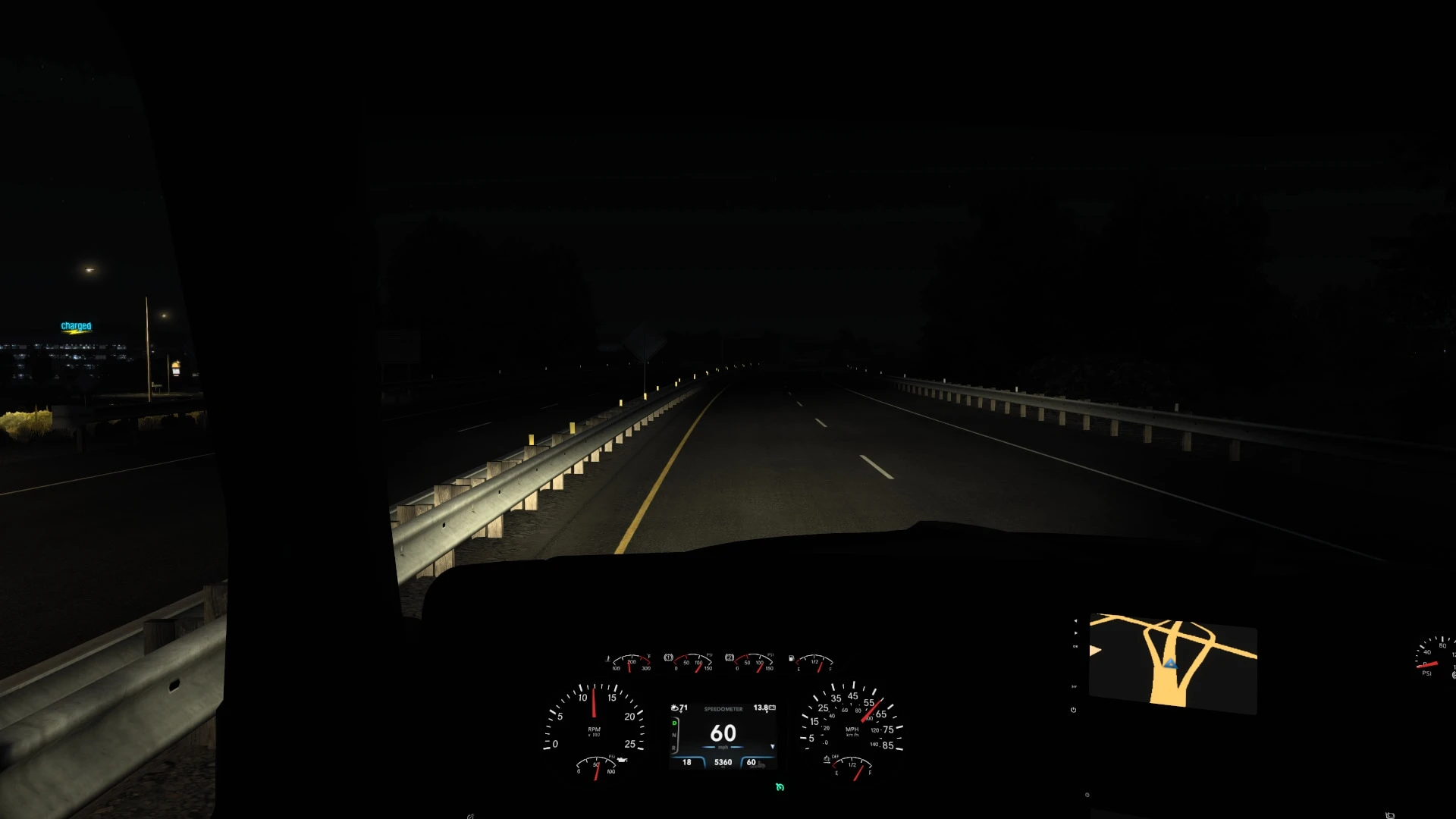Viewport: 1456px width, 819px height.
Task: Click the battery voltage icon showing 13.8
Action: [x=764, y=707]
